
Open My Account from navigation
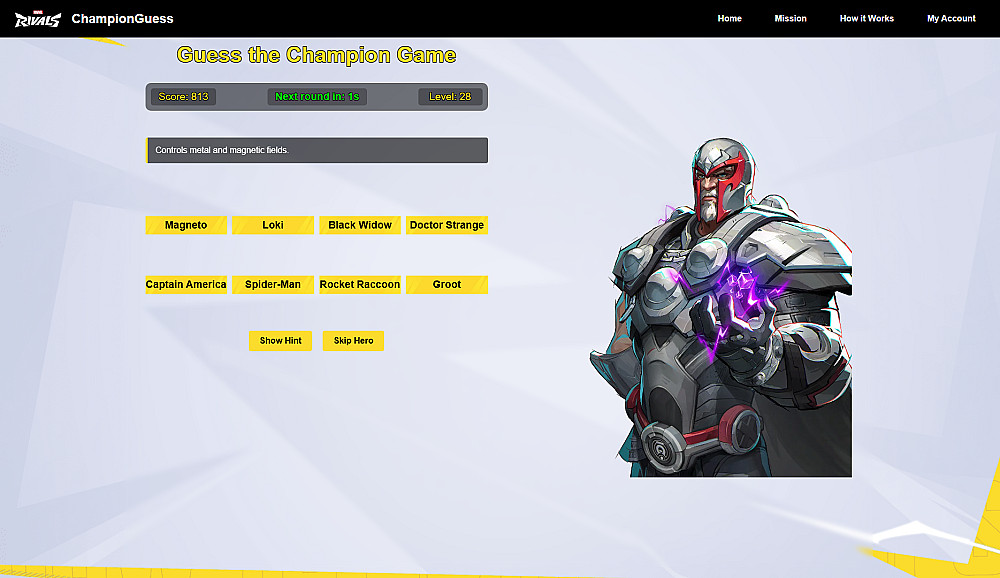pos(951,18)
